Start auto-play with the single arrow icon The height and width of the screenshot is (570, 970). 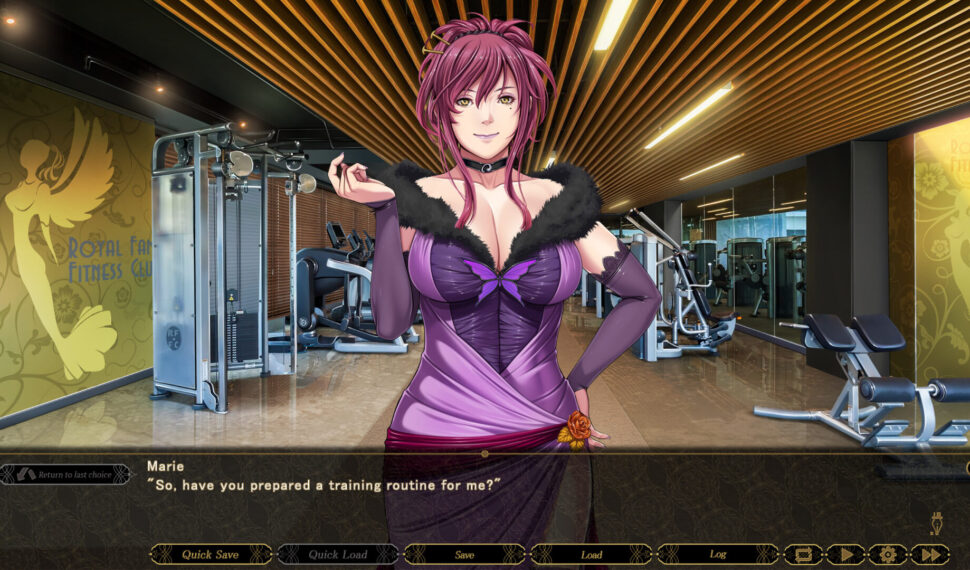[x=845, y=554]
